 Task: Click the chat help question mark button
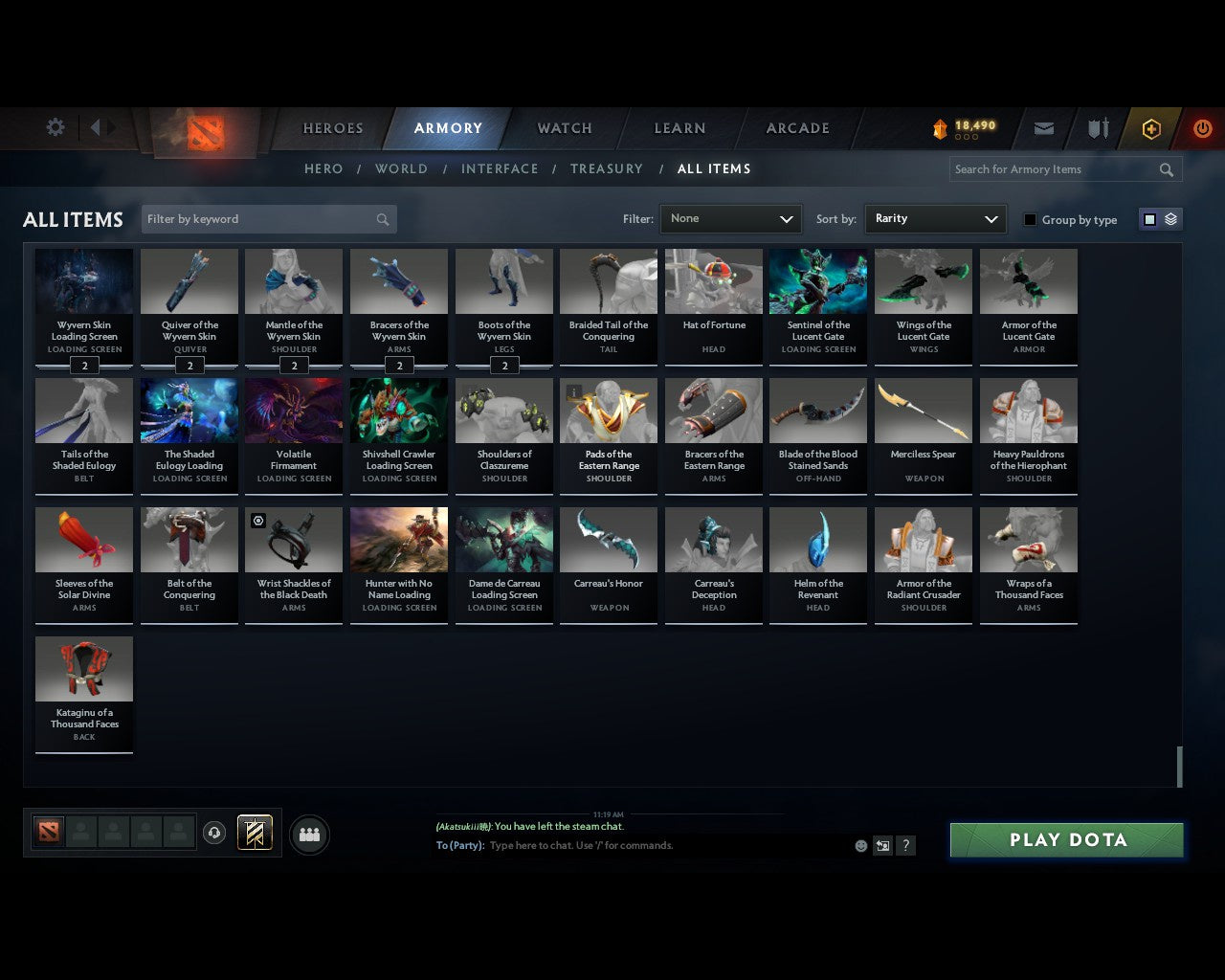pos(905,846)
